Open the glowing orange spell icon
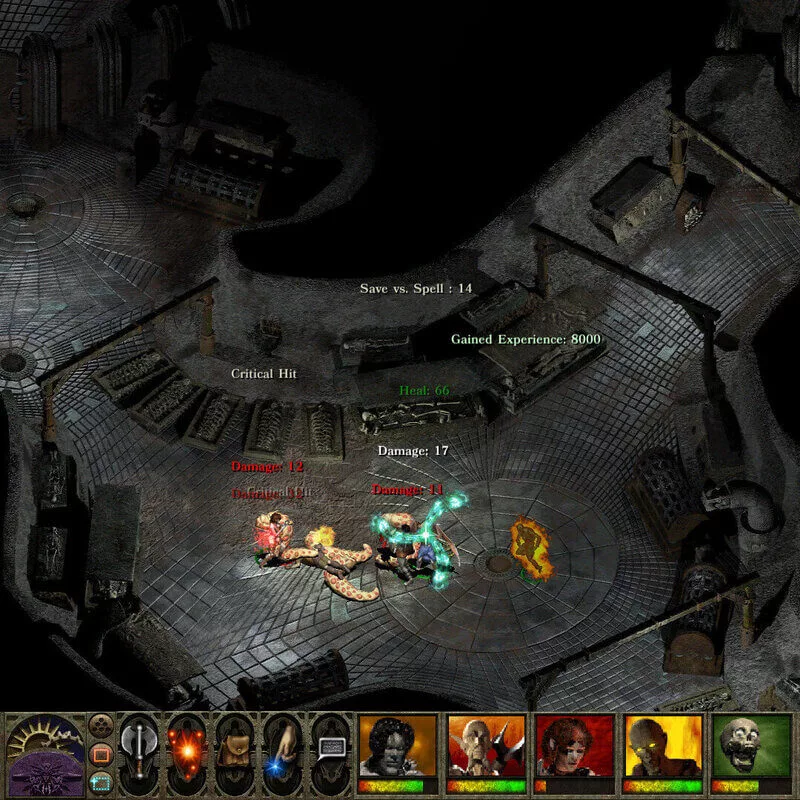800x800 pixels. click(x=187, y=752)
